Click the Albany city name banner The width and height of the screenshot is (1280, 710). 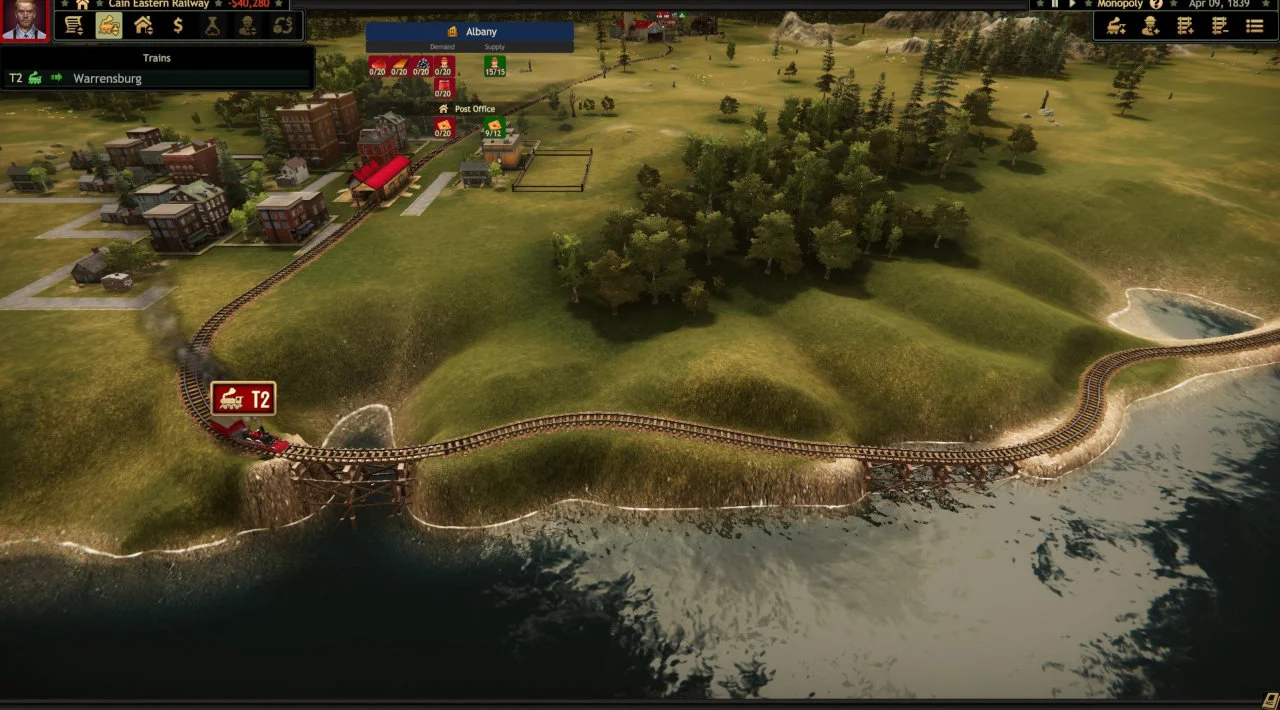[x=470, y=32]
